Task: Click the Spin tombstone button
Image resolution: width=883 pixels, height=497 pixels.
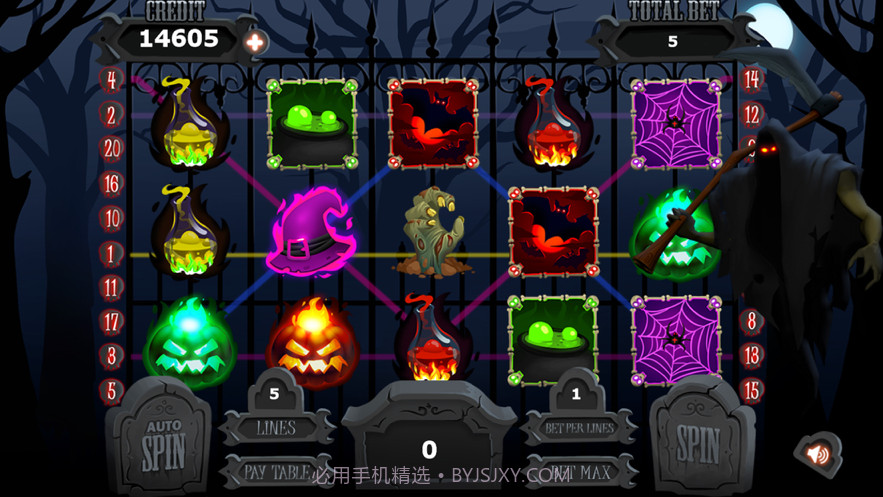Action: (x=699, y=440)
